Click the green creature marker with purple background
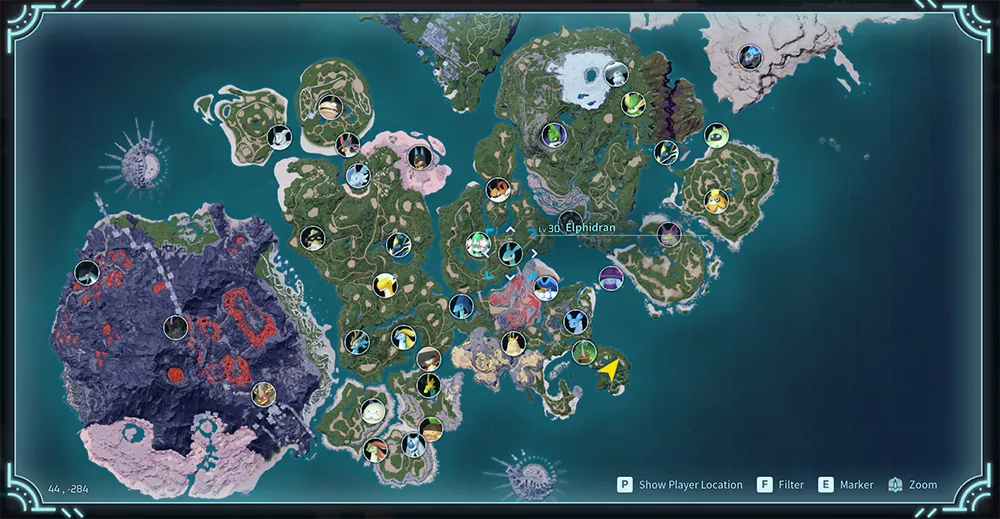Viewport: 1000px width, 519px height. click(554, 134)
